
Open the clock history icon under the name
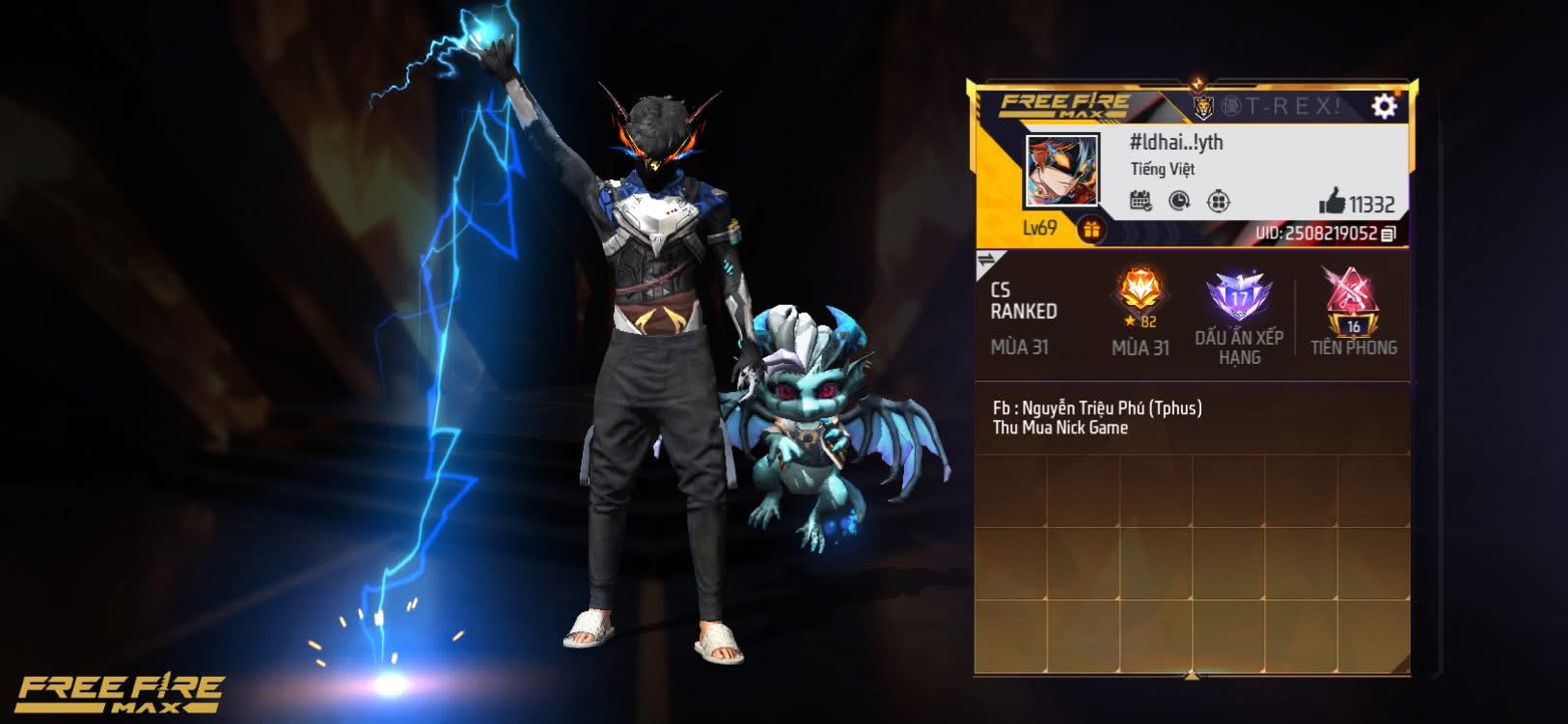(x=1179, y=201)
